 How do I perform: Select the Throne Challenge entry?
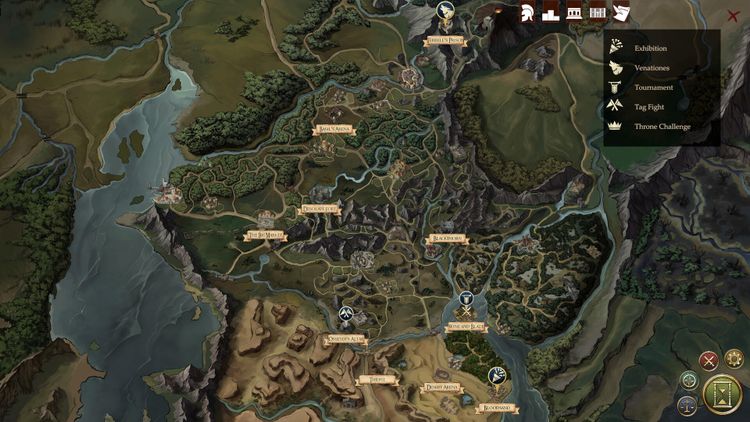(661, 126)
